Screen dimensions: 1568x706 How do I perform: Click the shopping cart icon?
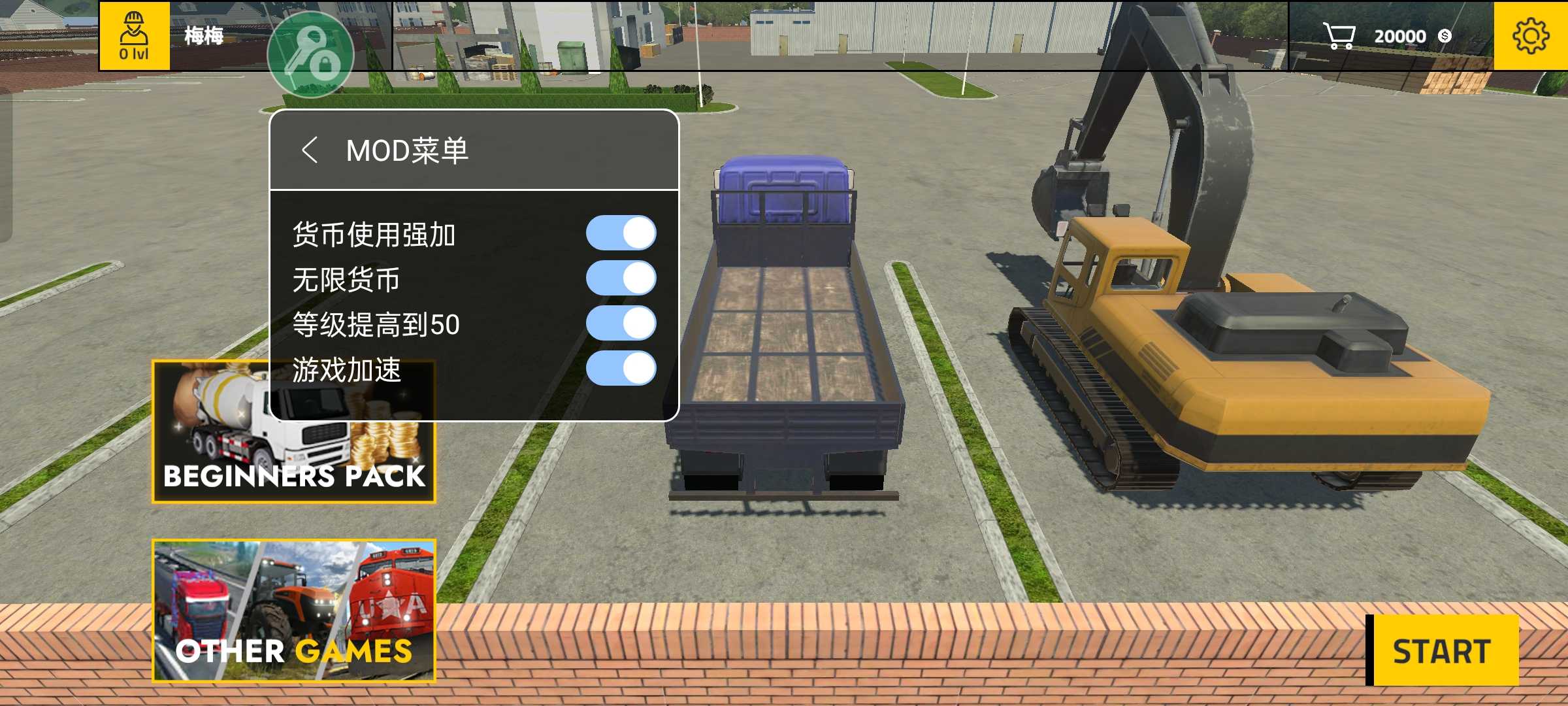(x=1339, y=36)
